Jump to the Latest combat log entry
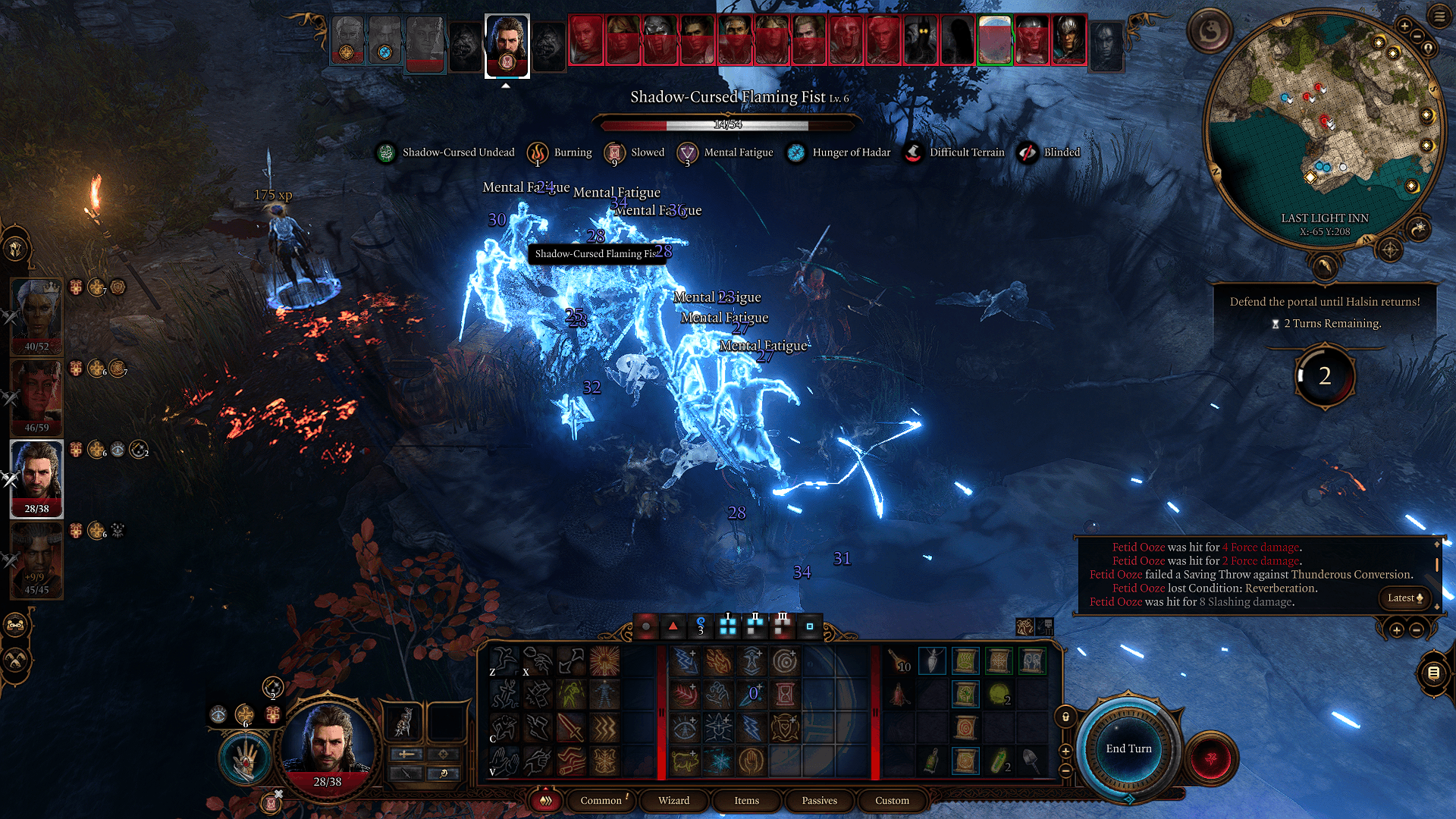The width and height of the screenshot is (1456, 819). tap(1404, 598)
